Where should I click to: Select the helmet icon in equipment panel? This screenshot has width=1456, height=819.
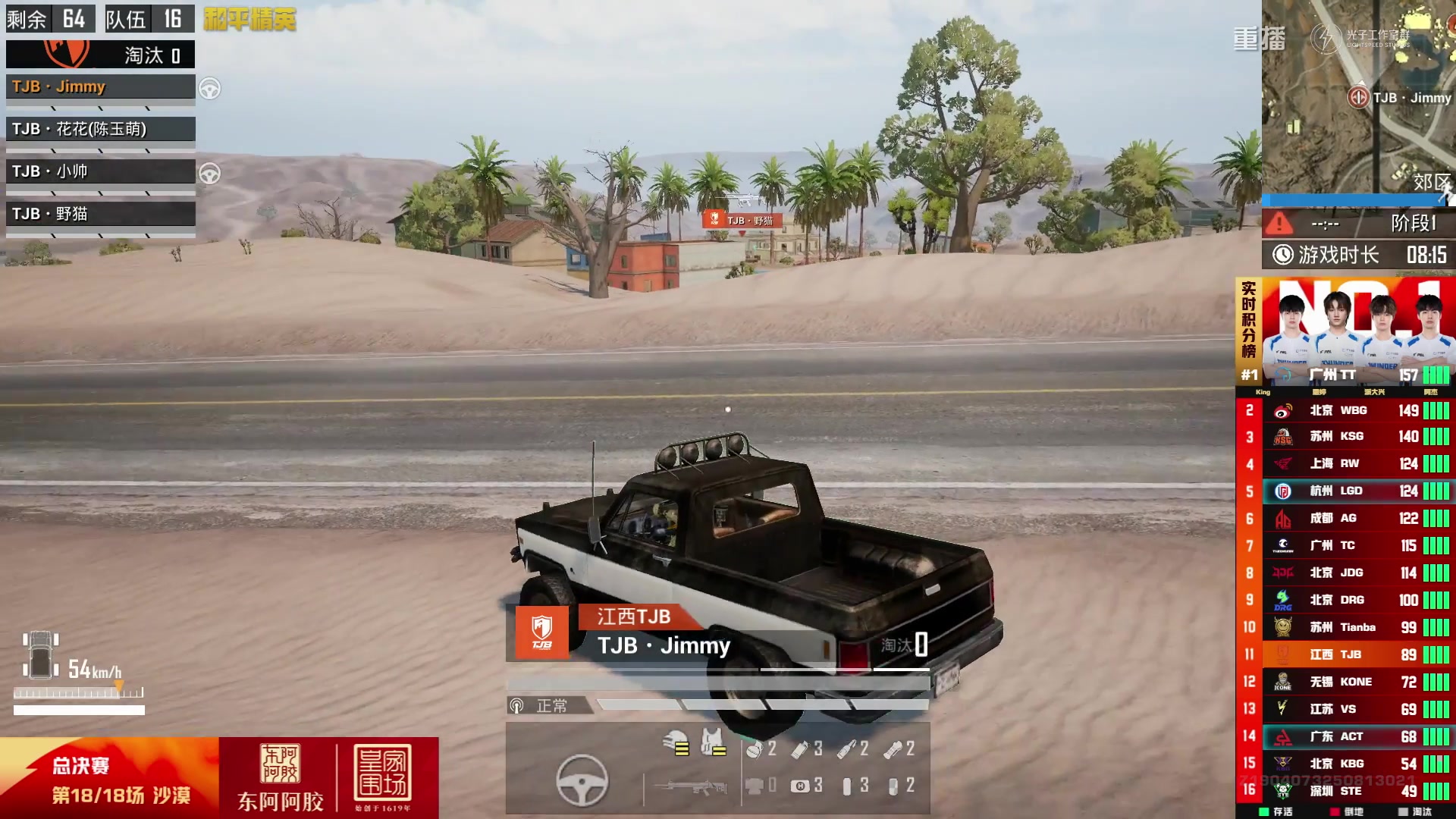point(676,743)
